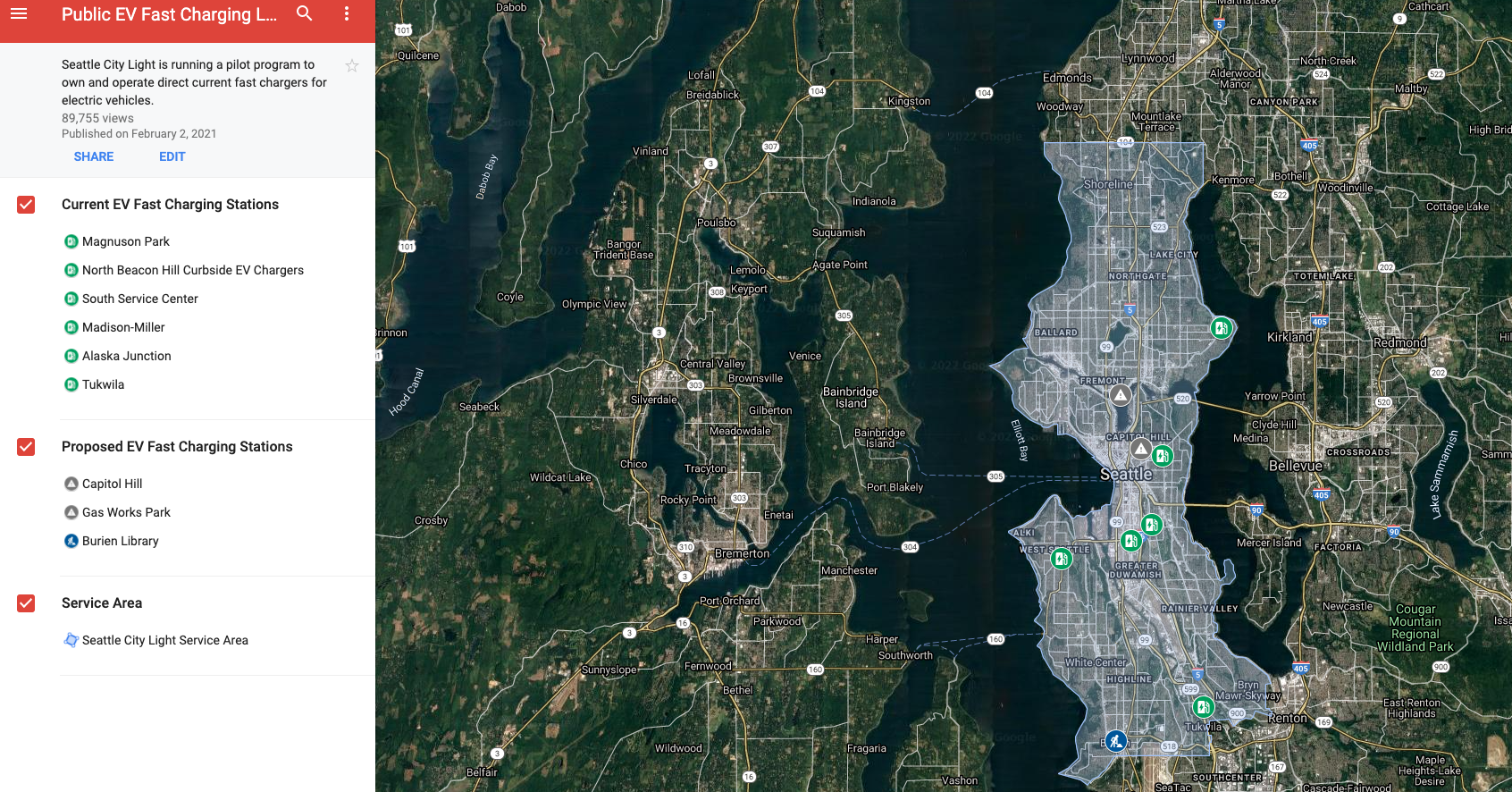Open the hamburger menu
Screen dimensions: 1512x792
pos(19,14)
